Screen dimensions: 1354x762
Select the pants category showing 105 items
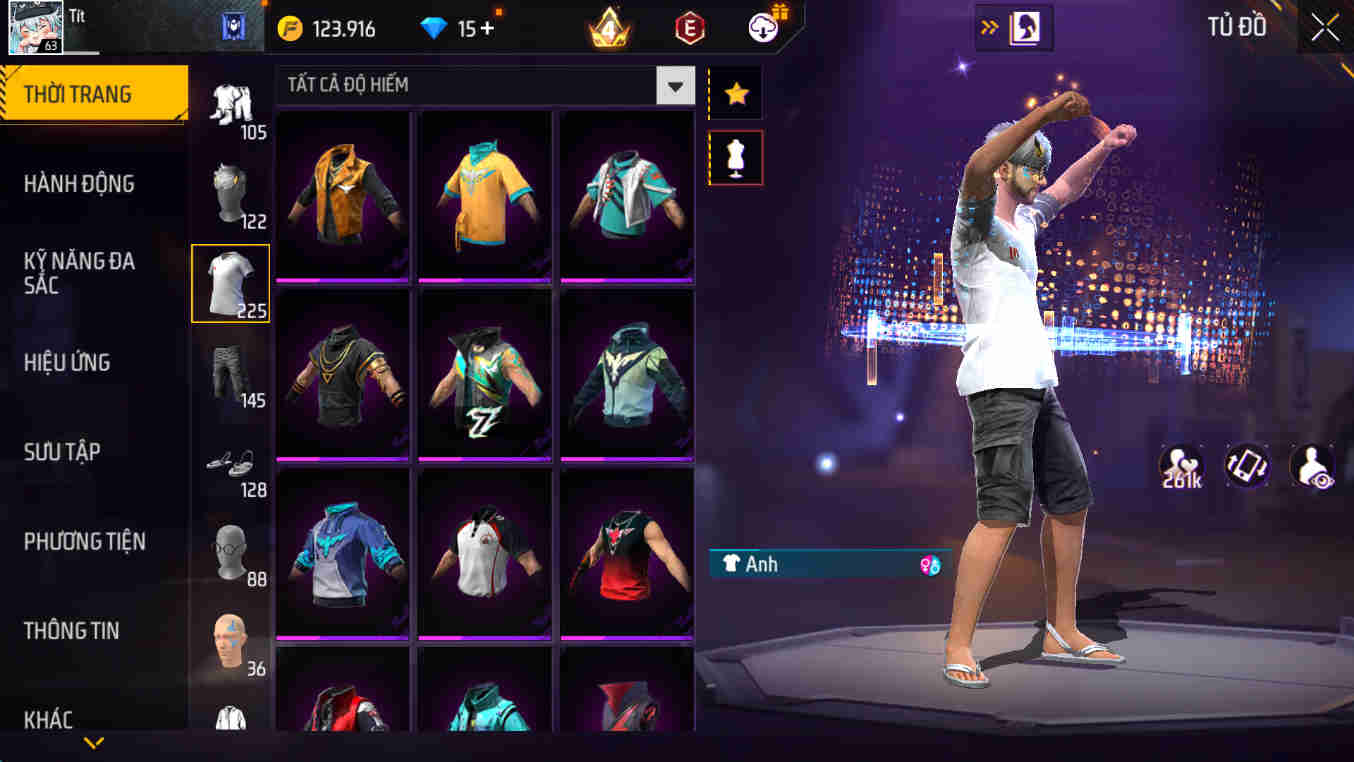(x=229, y=105)
